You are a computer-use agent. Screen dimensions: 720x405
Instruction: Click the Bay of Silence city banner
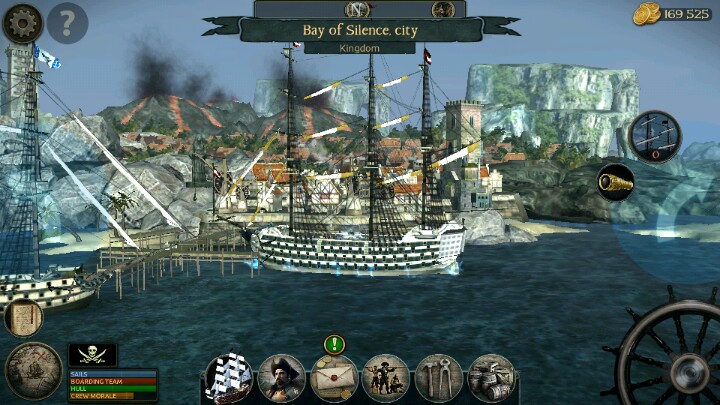click(x=359, y=30)
